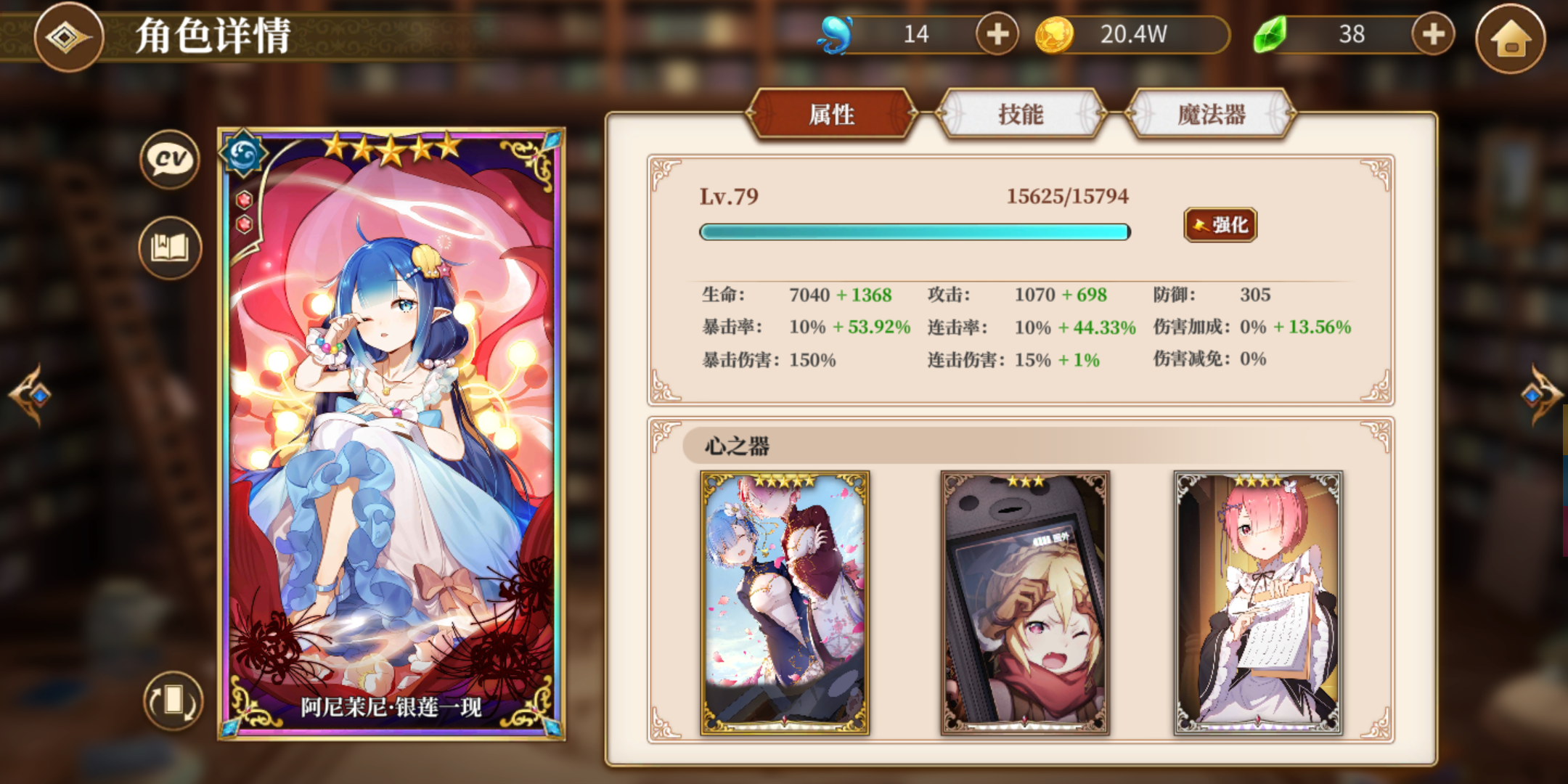This screenshot has width=1568, height=784.
Task: Click the back diamond icon beside 角色详情
Action: (x=69, y=38)
